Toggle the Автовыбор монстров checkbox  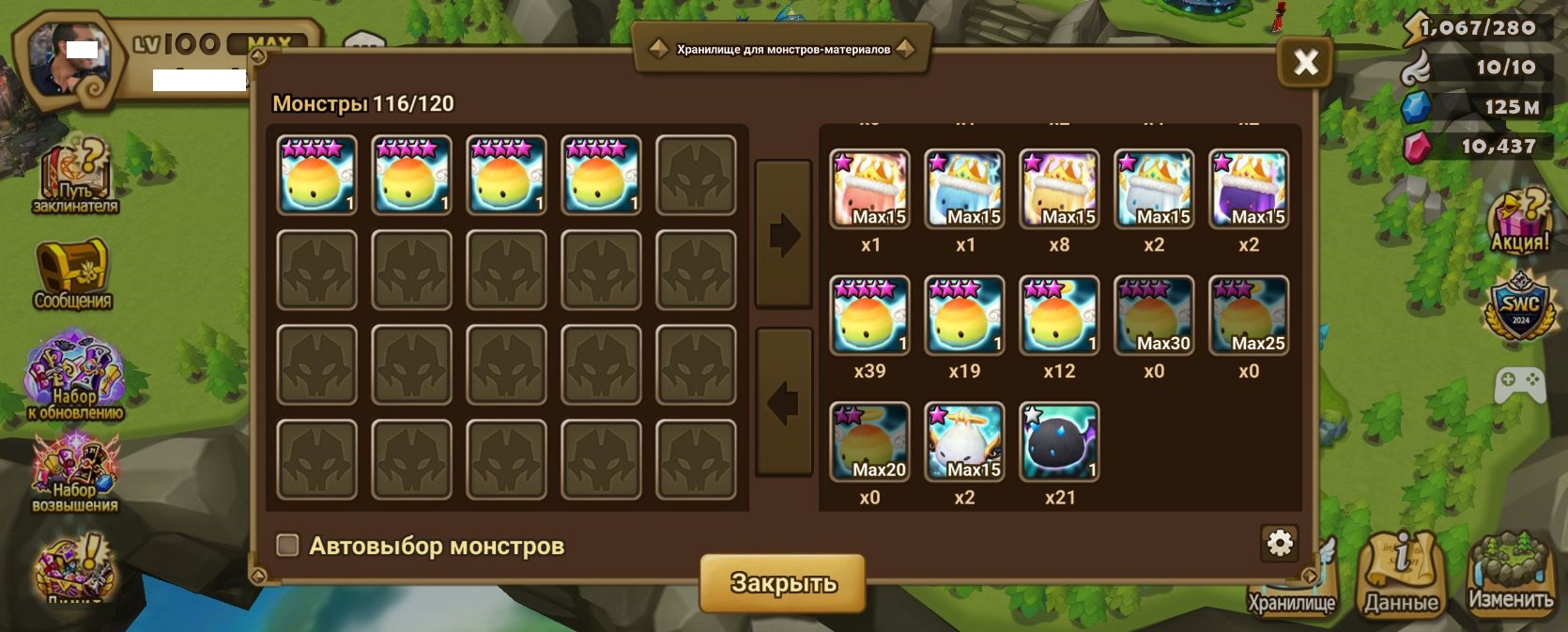click(287, 546)
